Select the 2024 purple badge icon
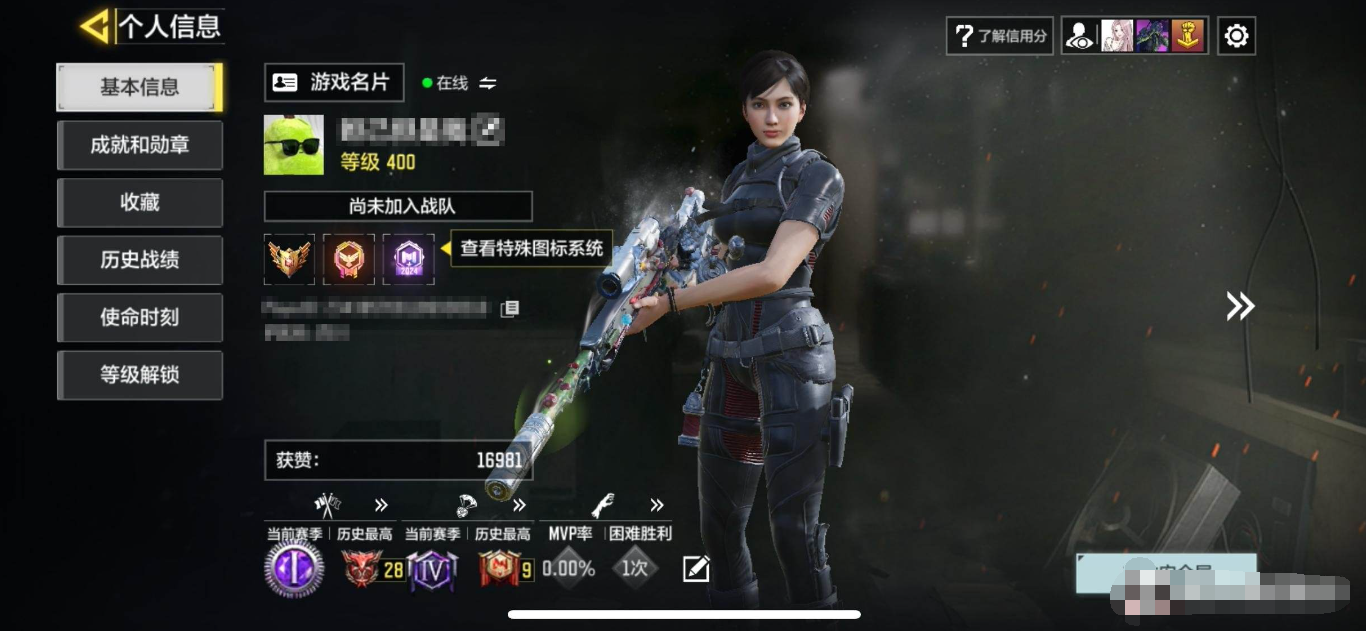Image resolution: width=1366 pixels, height=631 pixels. click(408, 260)
